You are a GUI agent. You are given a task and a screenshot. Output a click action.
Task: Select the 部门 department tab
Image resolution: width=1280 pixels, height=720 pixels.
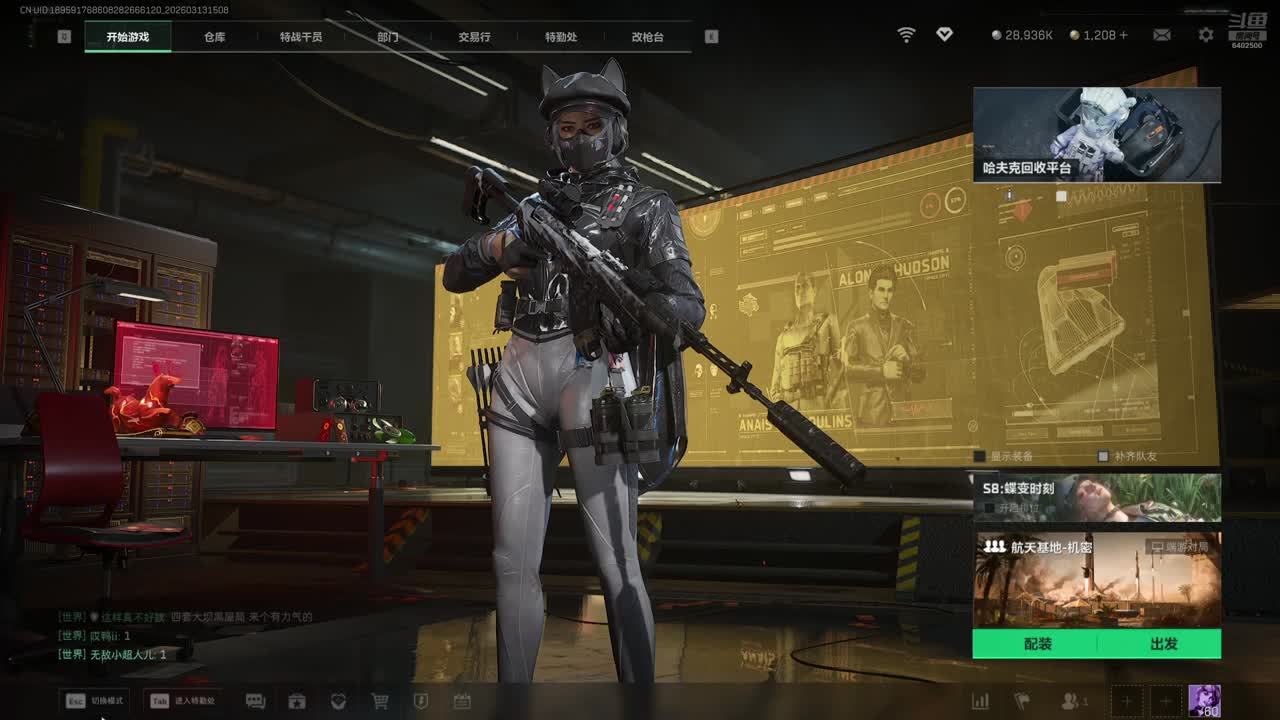pos(388,37)
